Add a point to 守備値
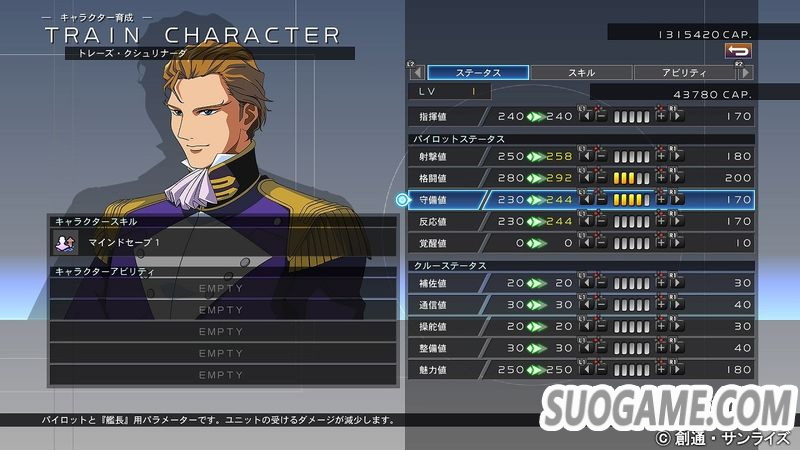Viewport: 800px width, 450px height. (661, 200)
